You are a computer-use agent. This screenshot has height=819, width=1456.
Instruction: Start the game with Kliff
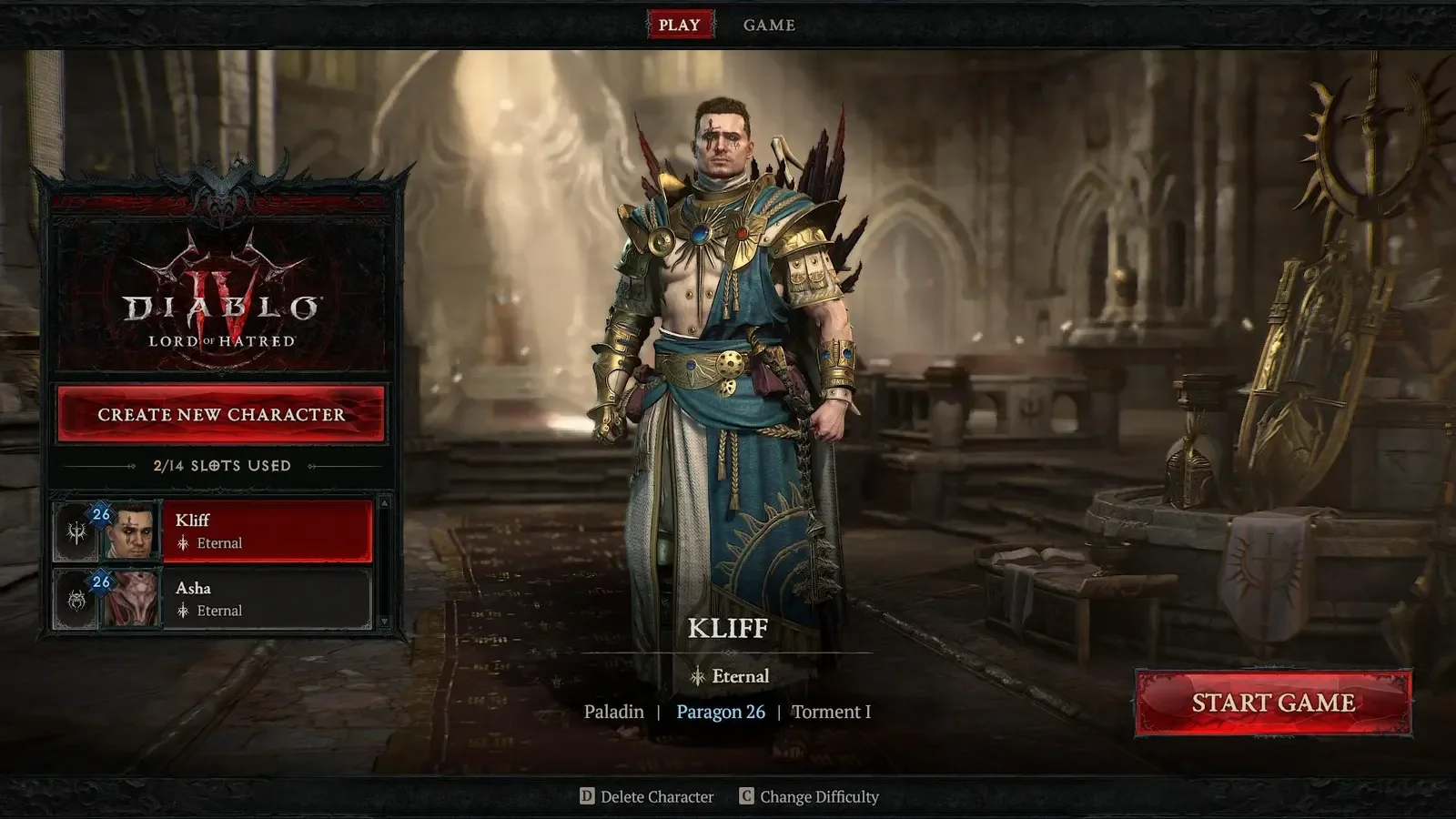click(x=1273, y=703)
